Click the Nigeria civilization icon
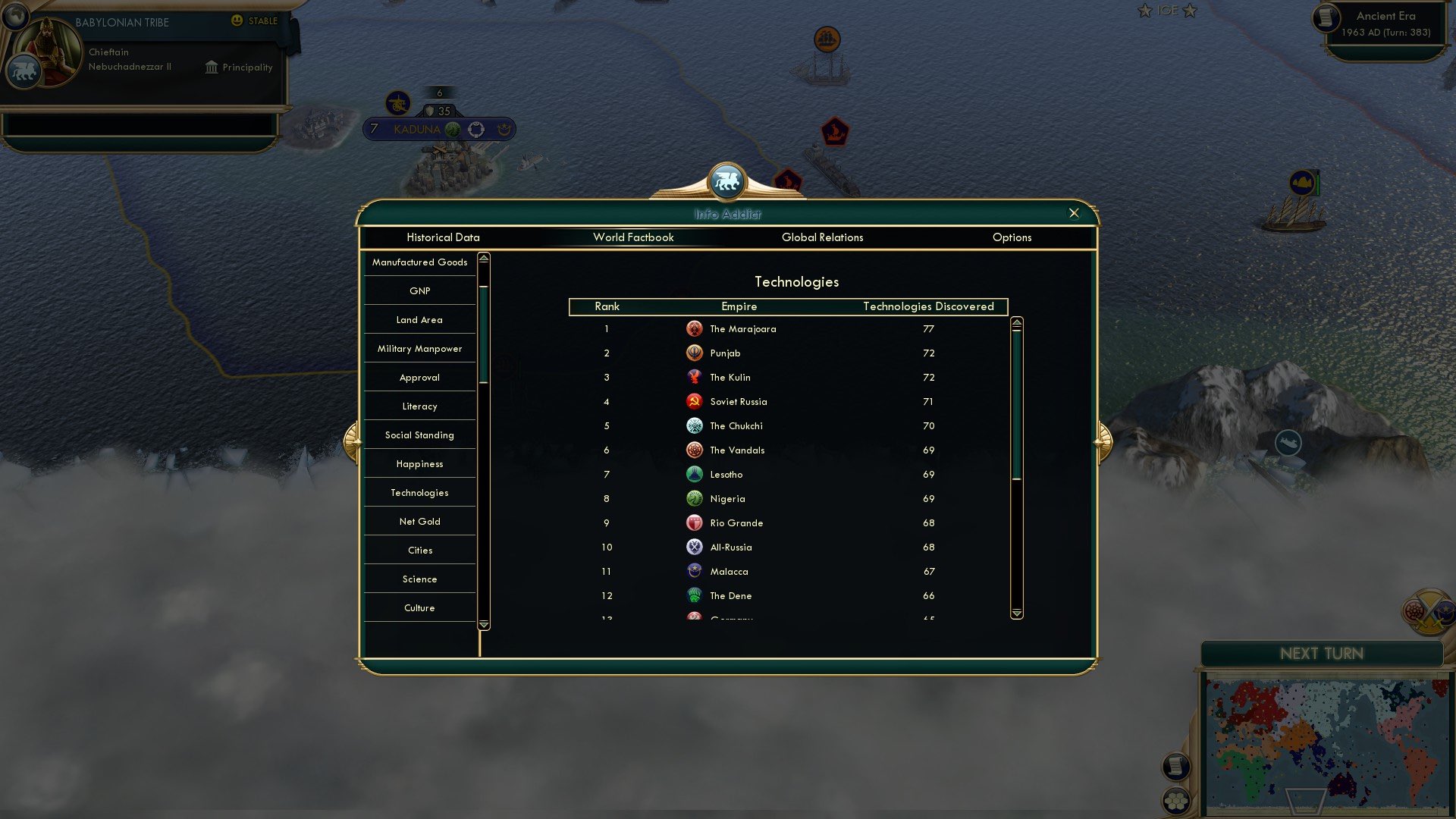Viewport: 1456px width, 819px height. tap(695, 498)
